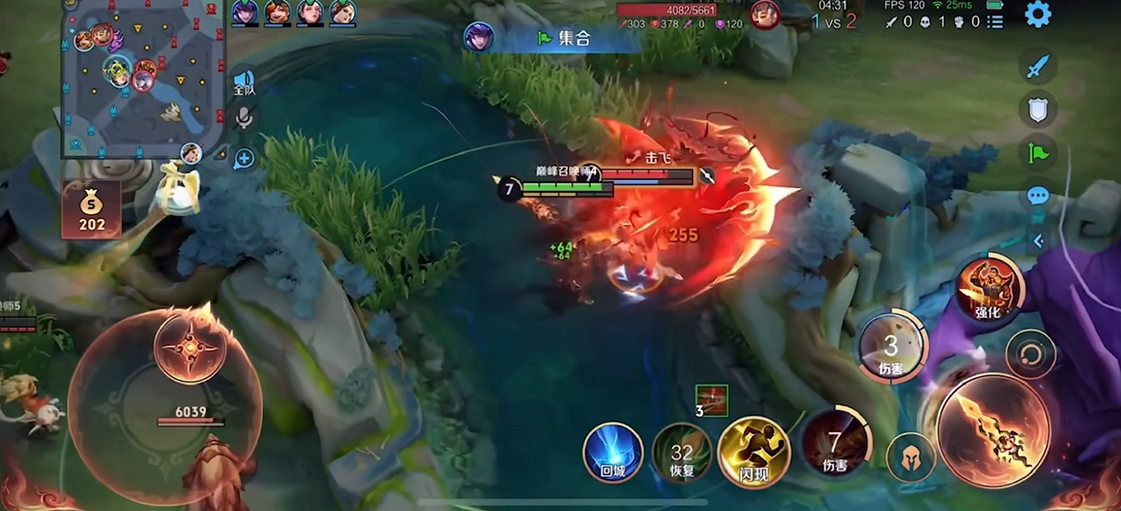The width and height of the screenshot is (1121, 511).
Task: Send the sword attack signal
Action: click(x=1038, y=67)
